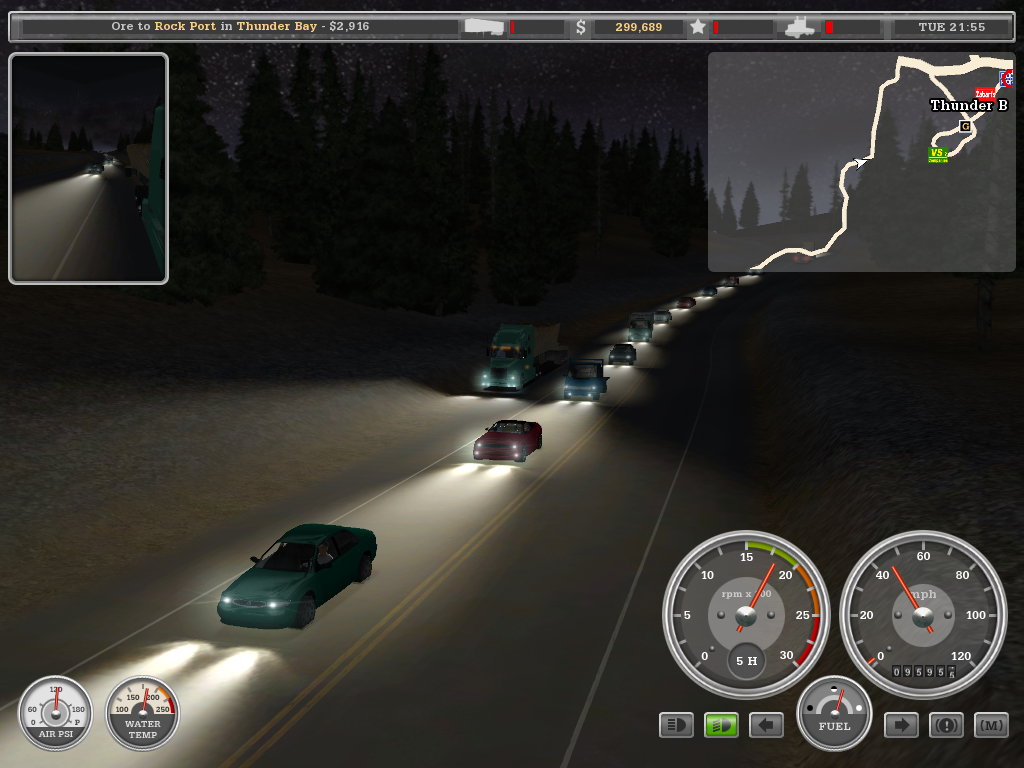The image size is (1024, 768).
Task: Select the green VS marker on minimap
Action: (937, 154)
